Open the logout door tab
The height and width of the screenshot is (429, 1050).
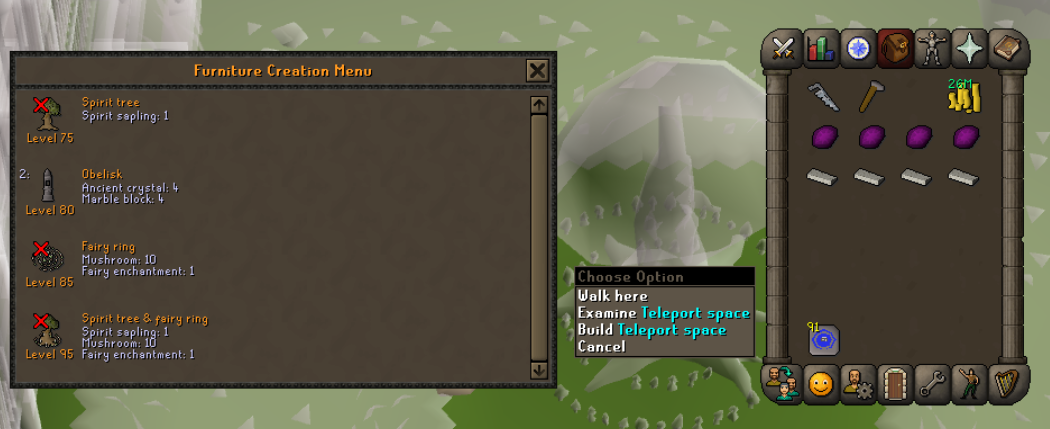[895, 384]
